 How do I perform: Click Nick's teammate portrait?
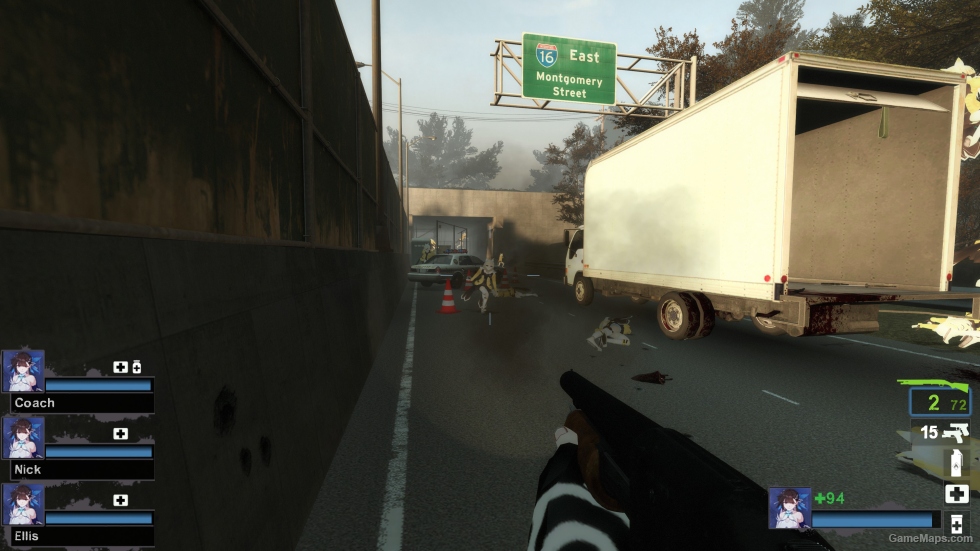point(23,437)
